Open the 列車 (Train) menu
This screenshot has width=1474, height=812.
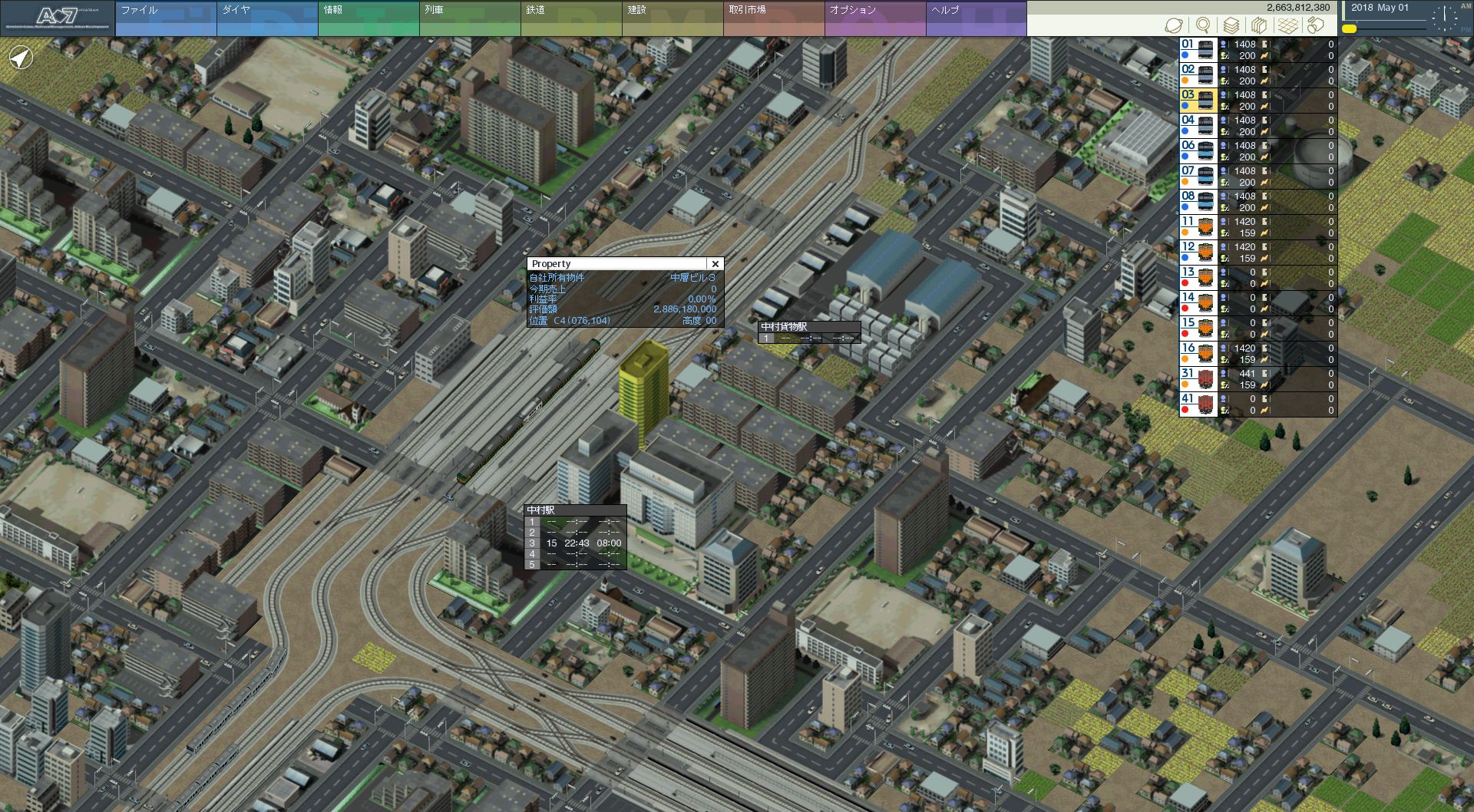(x=469, y=18)
